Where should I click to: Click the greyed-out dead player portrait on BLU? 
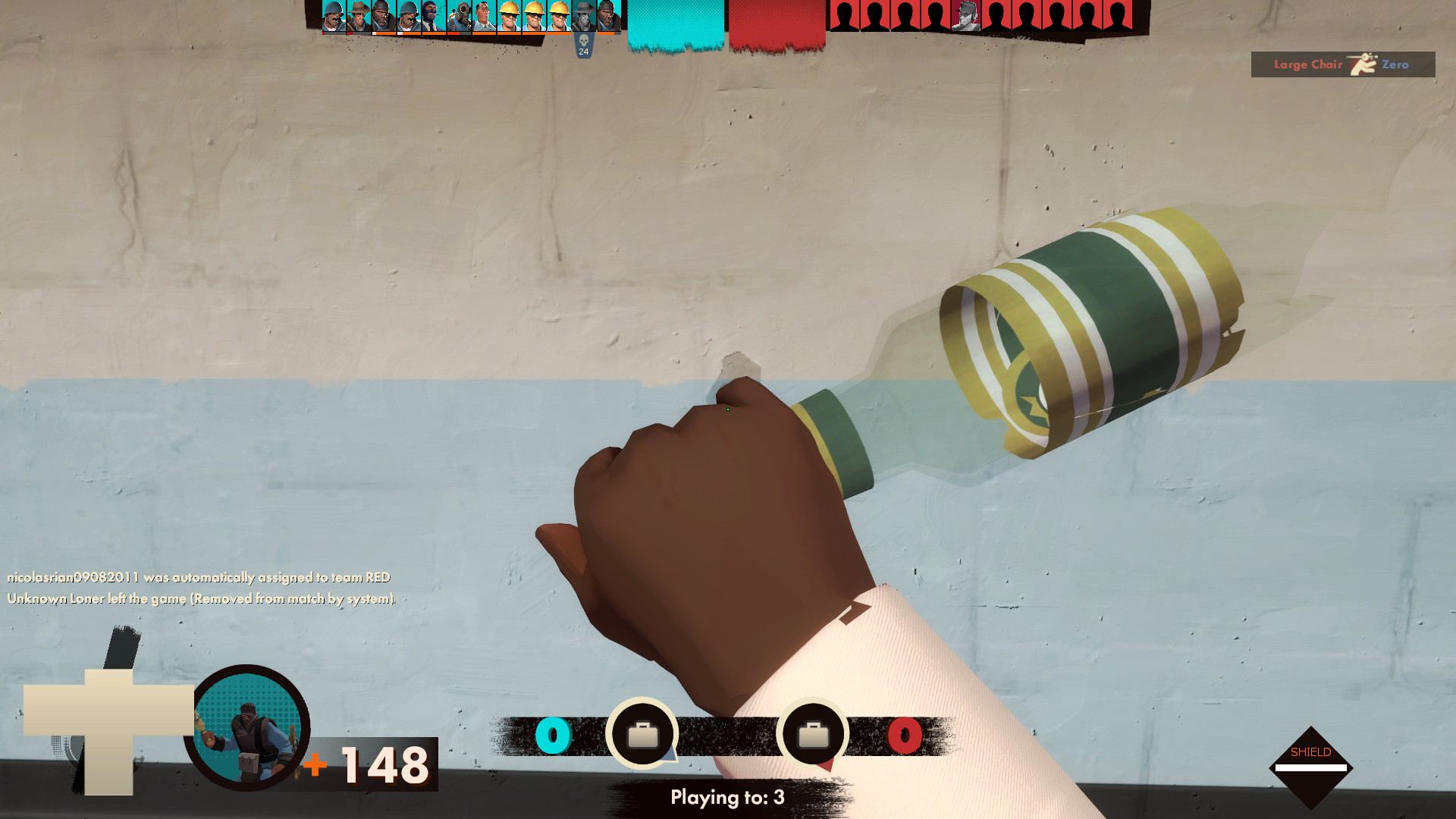pos(585,20)
